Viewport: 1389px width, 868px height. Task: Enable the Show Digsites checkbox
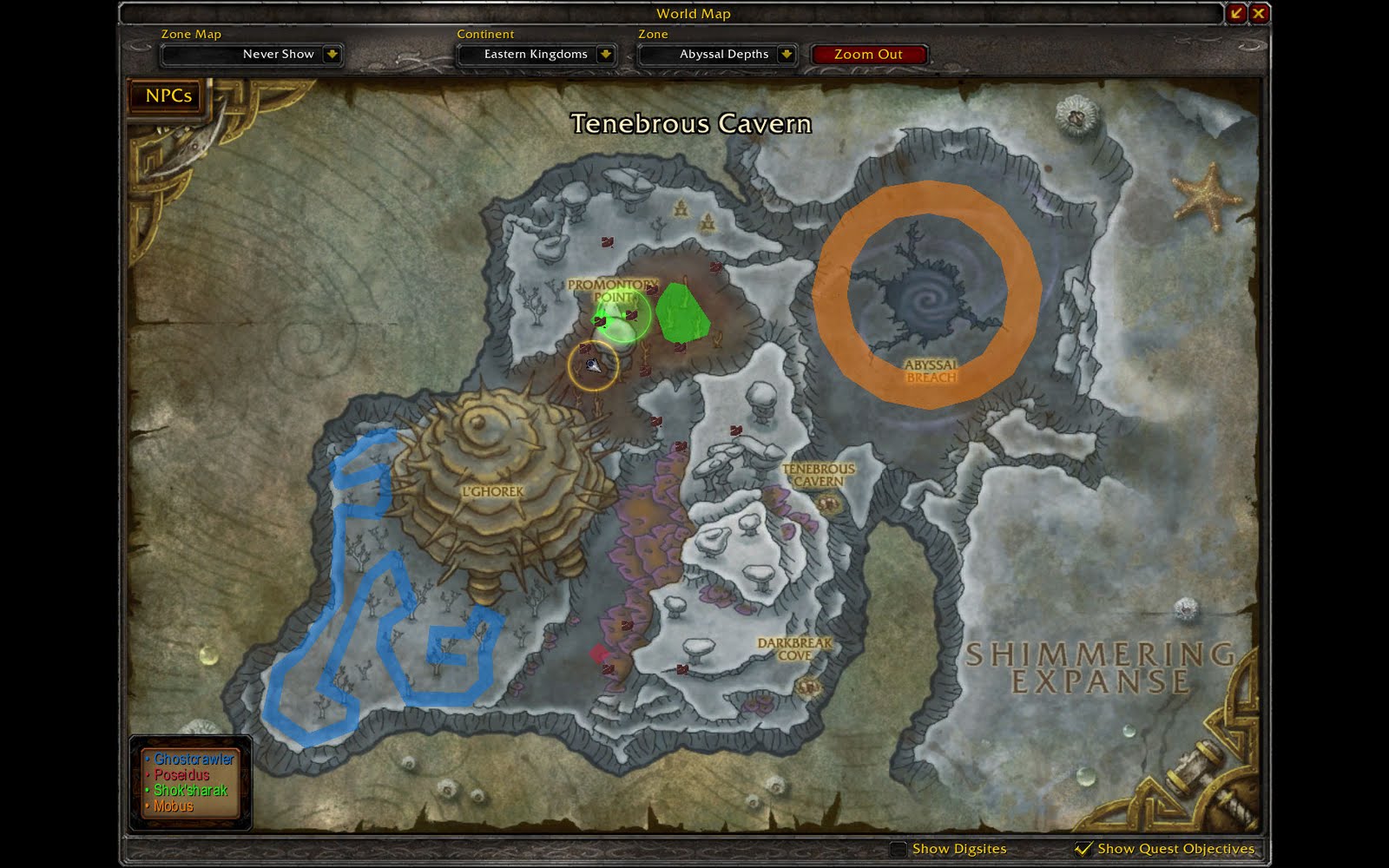(898, 849)
